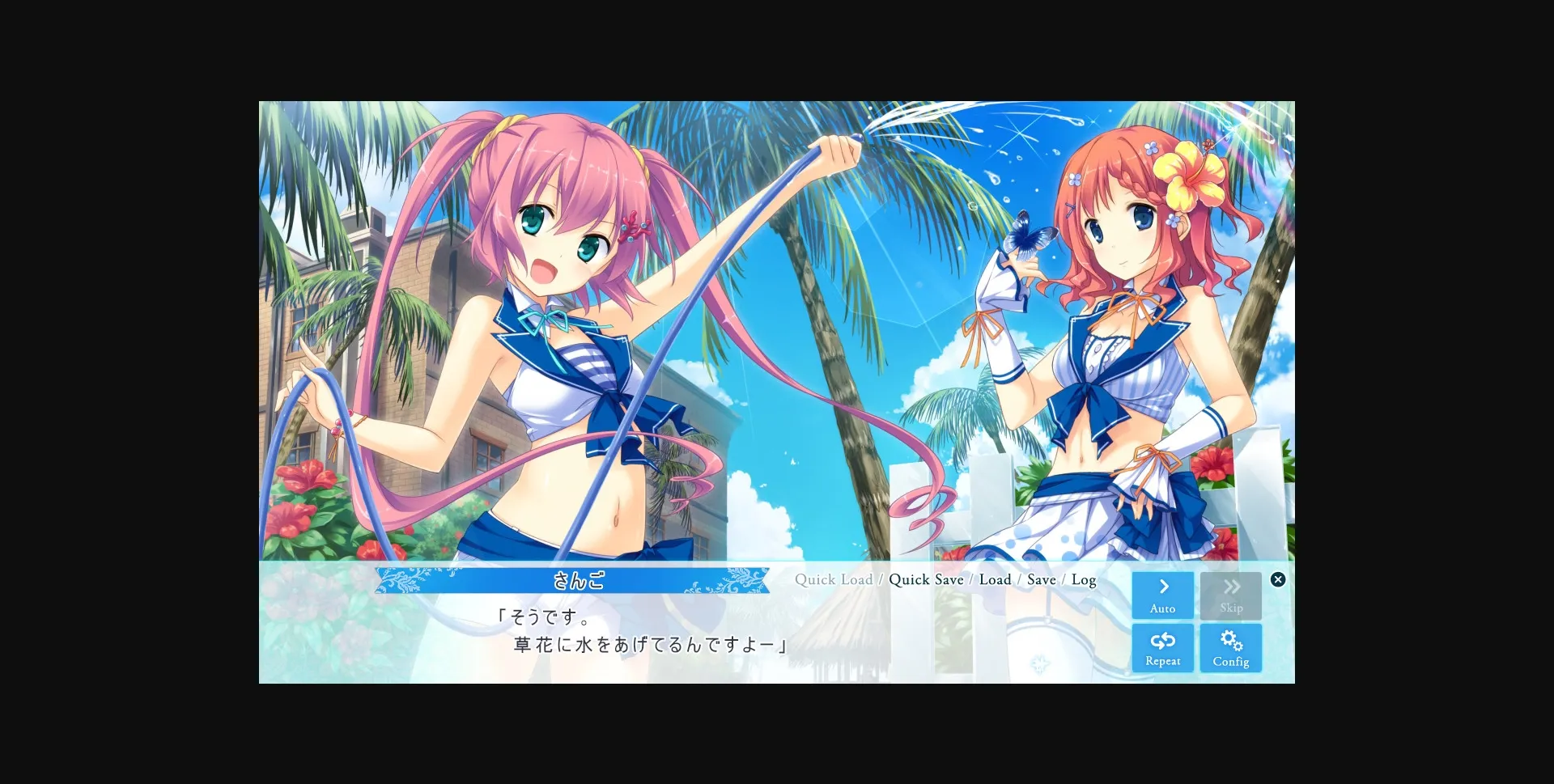Image resolution: width=1554 pixels, height=784 pixels.
Task: Tap the gear symbol inside Config button
Action: coord(1231,638)
